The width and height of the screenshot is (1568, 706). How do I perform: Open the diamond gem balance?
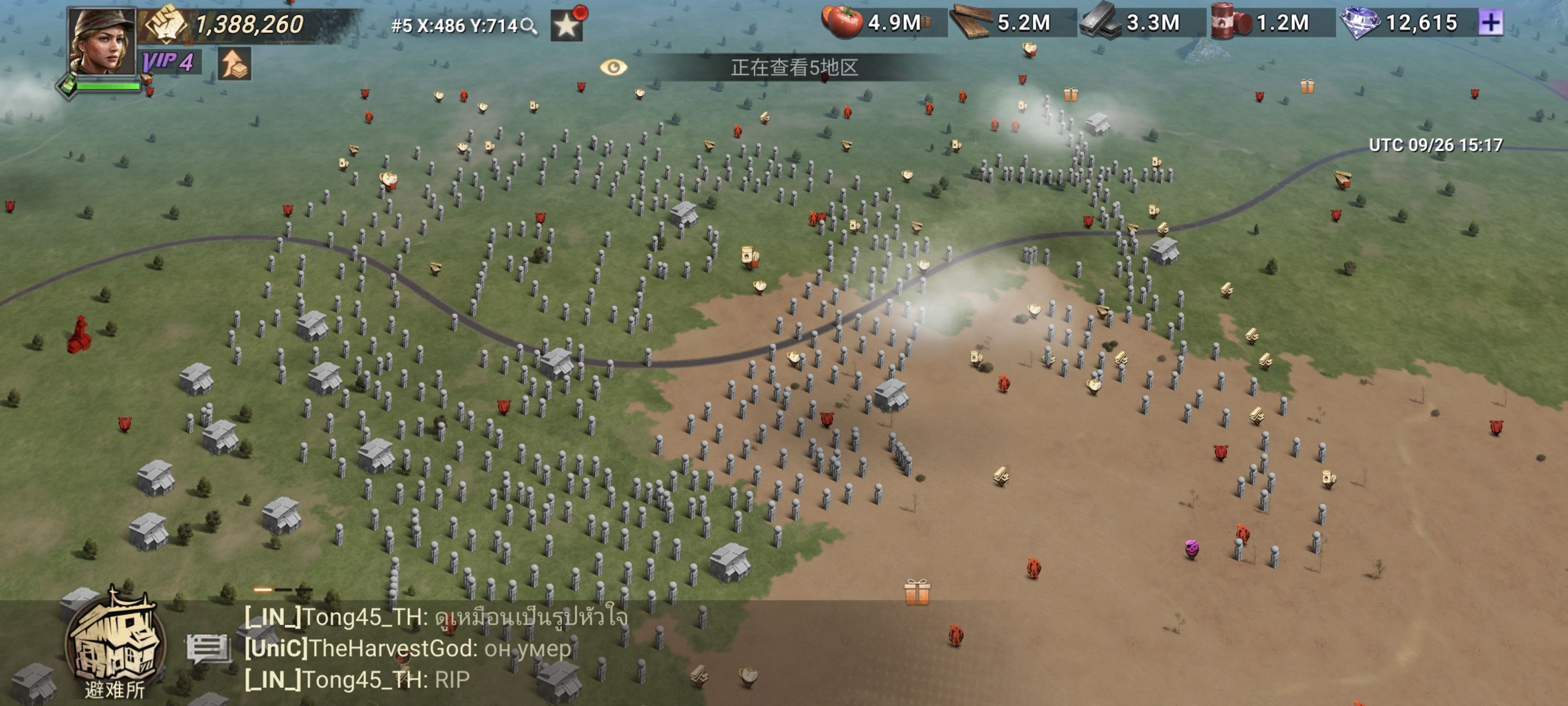1360,23
